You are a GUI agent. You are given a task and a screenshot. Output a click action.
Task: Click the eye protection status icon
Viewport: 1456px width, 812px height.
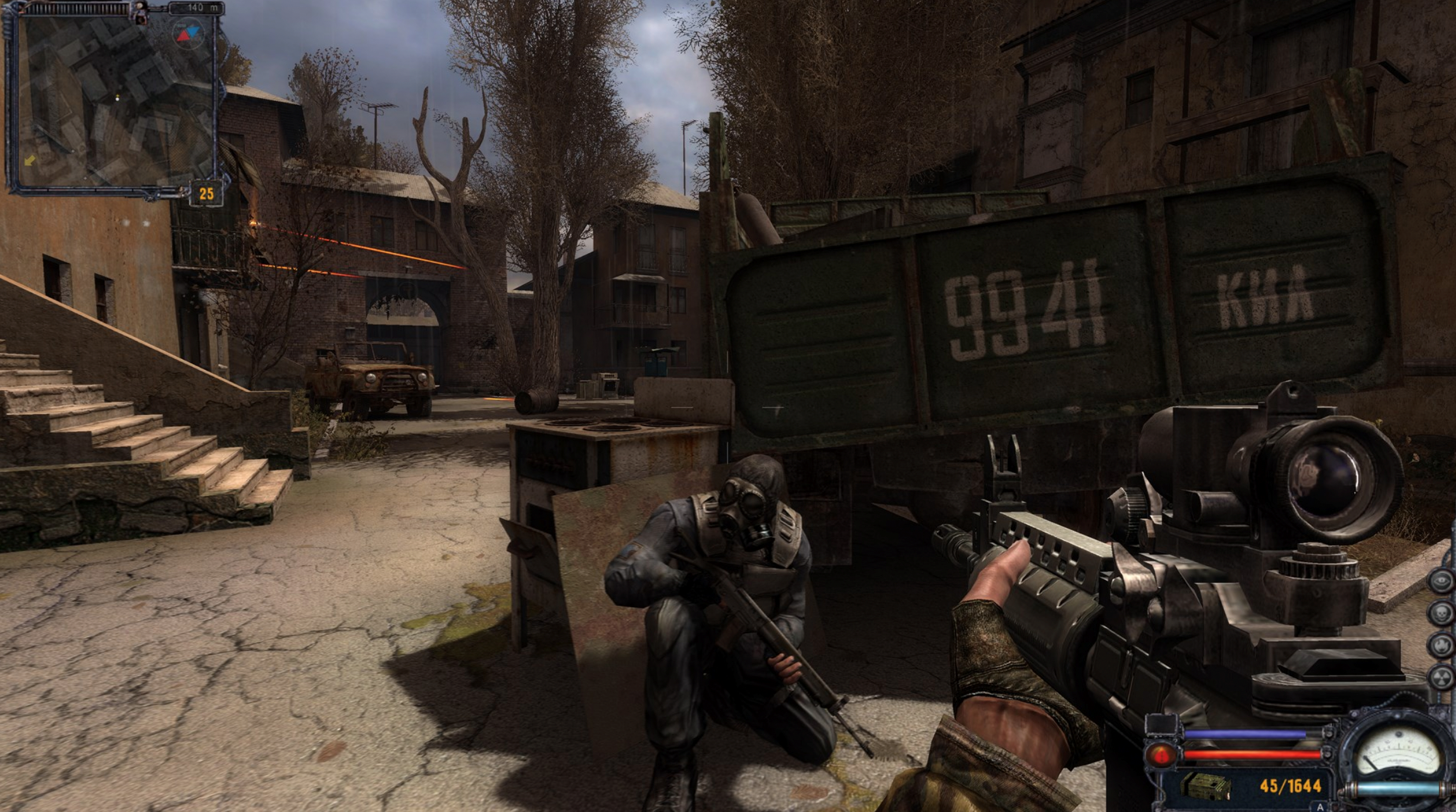click(x=1441, y=582)
